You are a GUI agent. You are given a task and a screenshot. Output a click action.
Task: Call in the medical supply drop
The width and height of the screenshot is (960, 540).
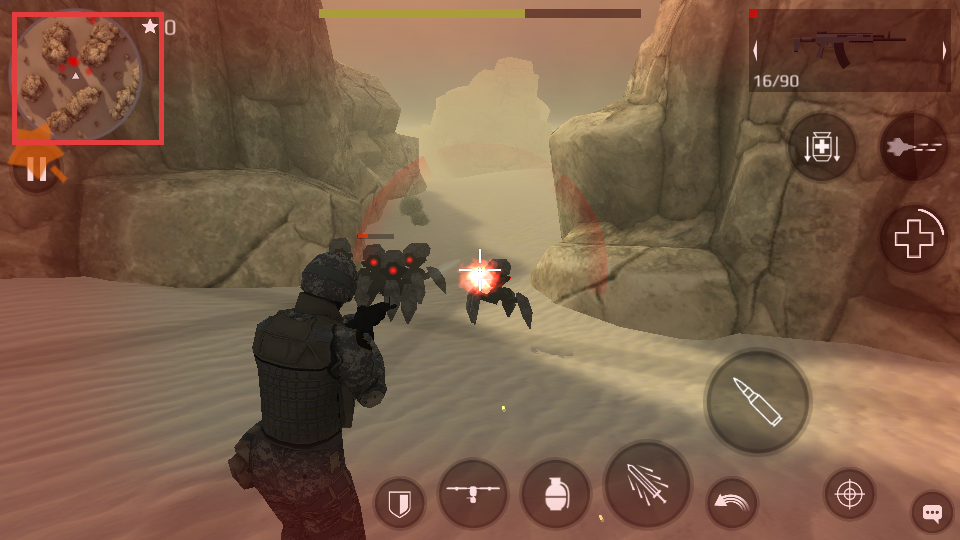(x=822, y=147)
